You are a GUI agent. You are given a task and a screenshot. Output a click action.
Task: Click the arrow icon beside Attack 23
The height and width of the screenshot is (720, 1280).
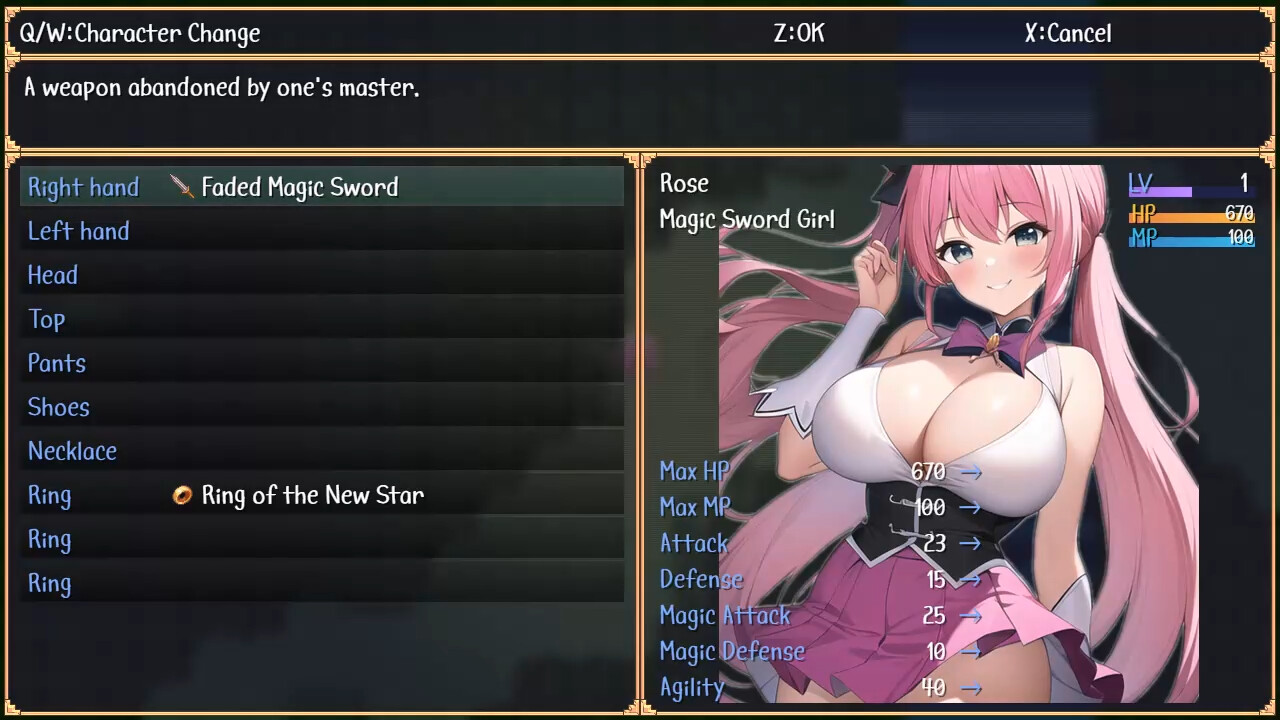point(971,543)
